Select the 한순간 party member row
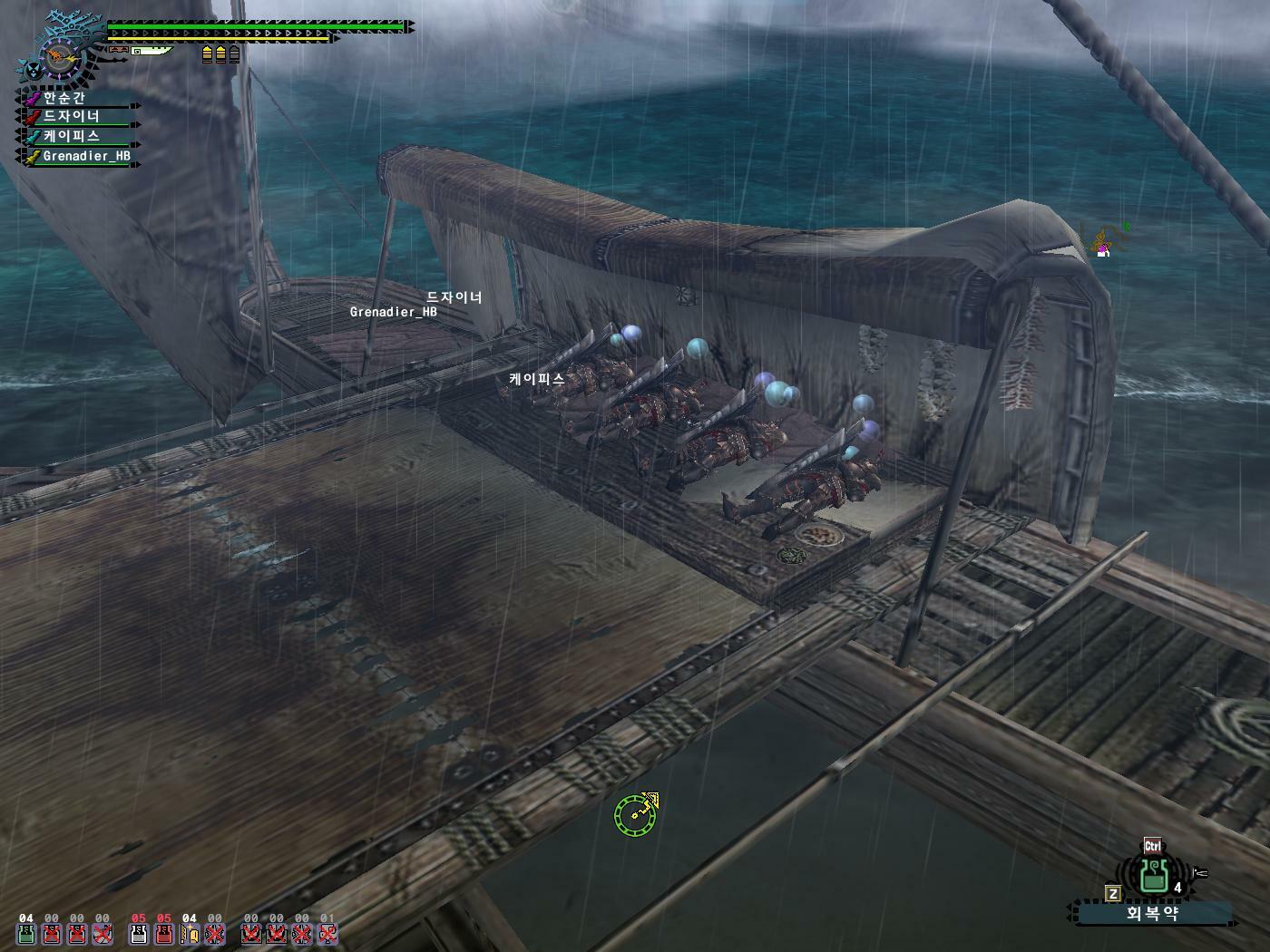 point(77,98)
